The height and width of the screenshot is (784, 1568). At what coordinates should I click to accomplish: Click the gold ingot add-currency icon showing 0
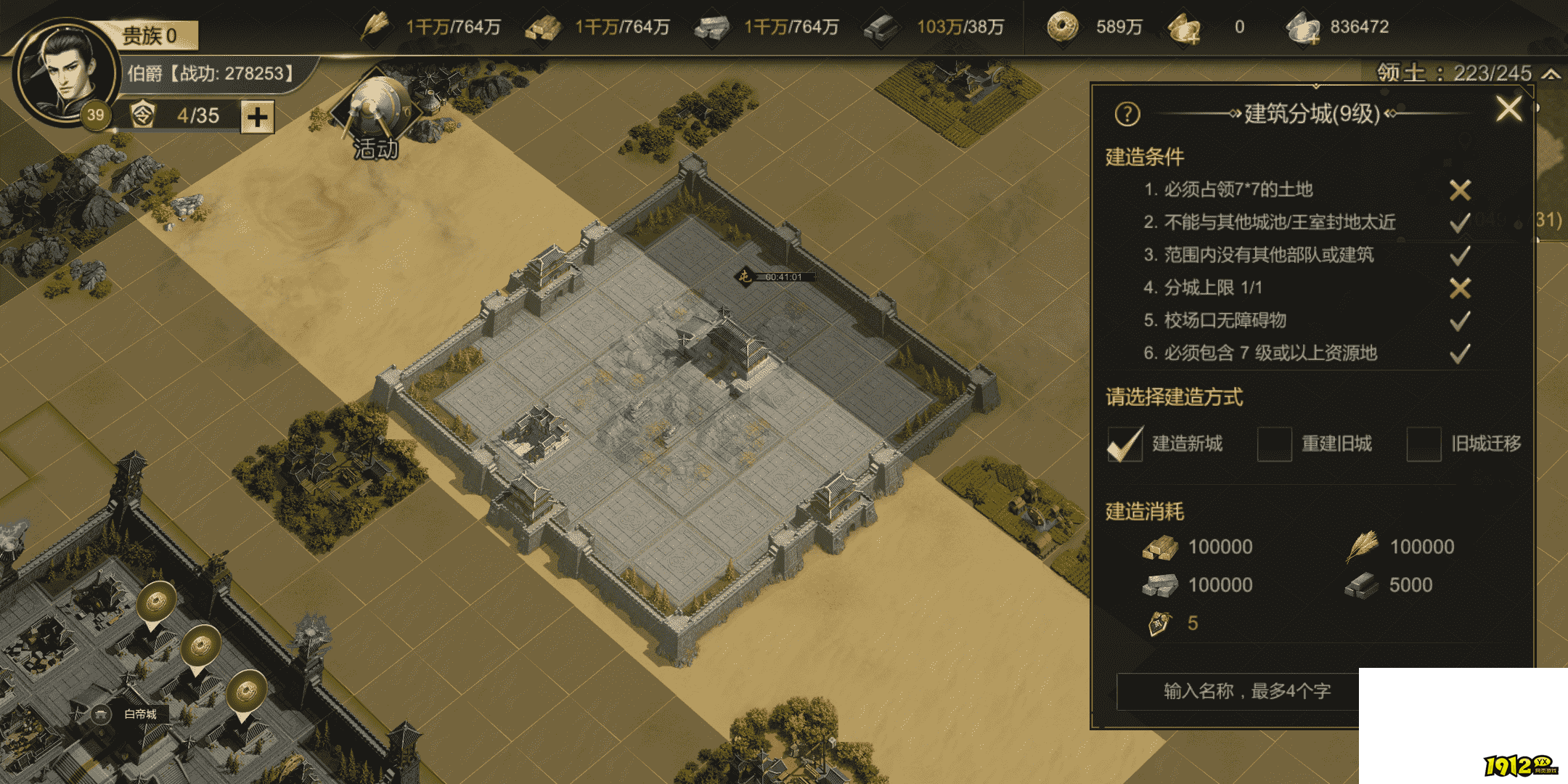click(x=1183, y=26)
